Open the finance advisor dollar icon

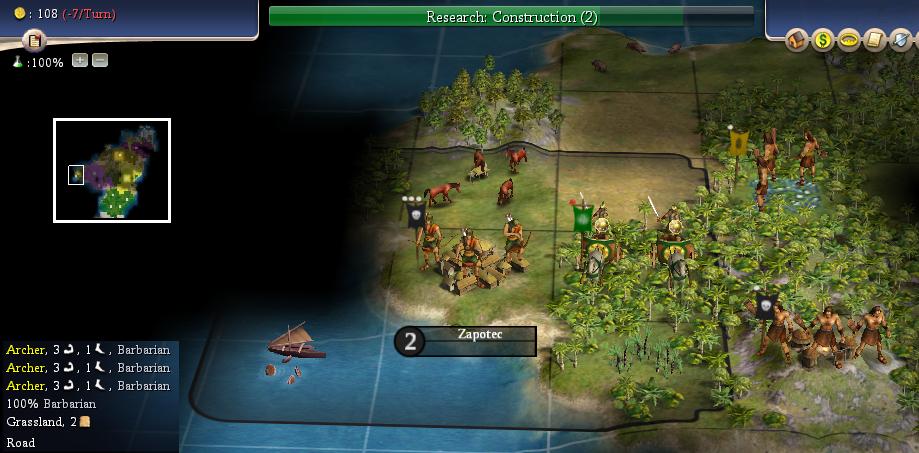(823, 40)
